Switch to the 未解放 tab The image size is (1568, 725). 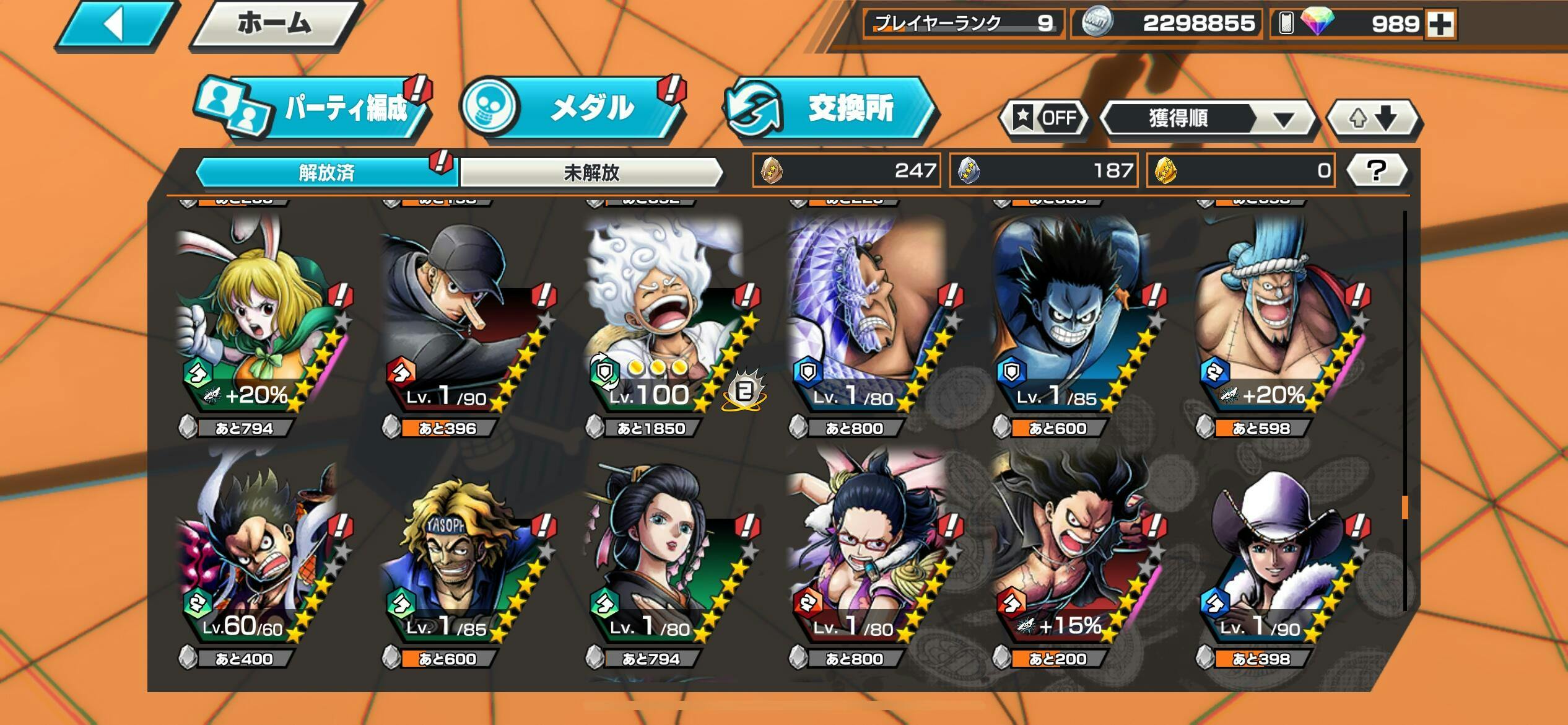pyautogui.click(x=591, y=172)
